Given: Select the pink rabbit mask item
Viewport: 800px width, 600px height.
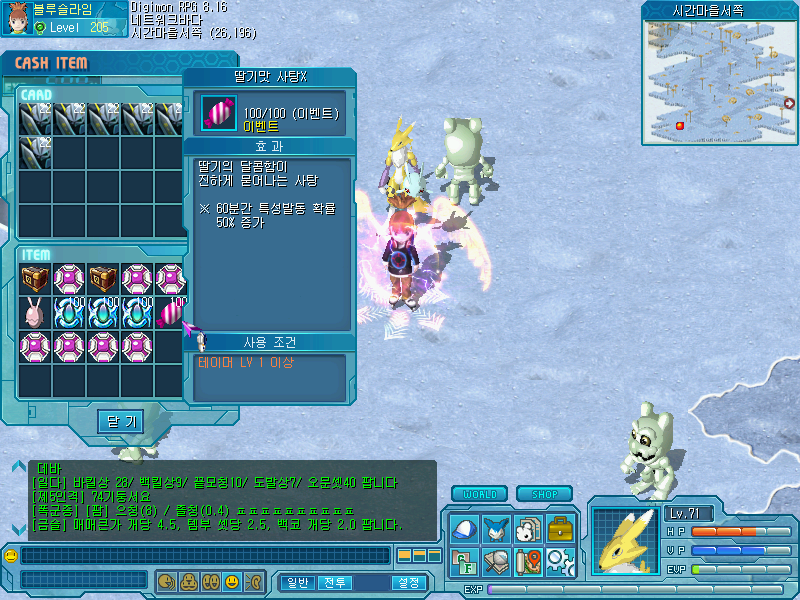Looking at the screenshot, I should coord(35,313).
